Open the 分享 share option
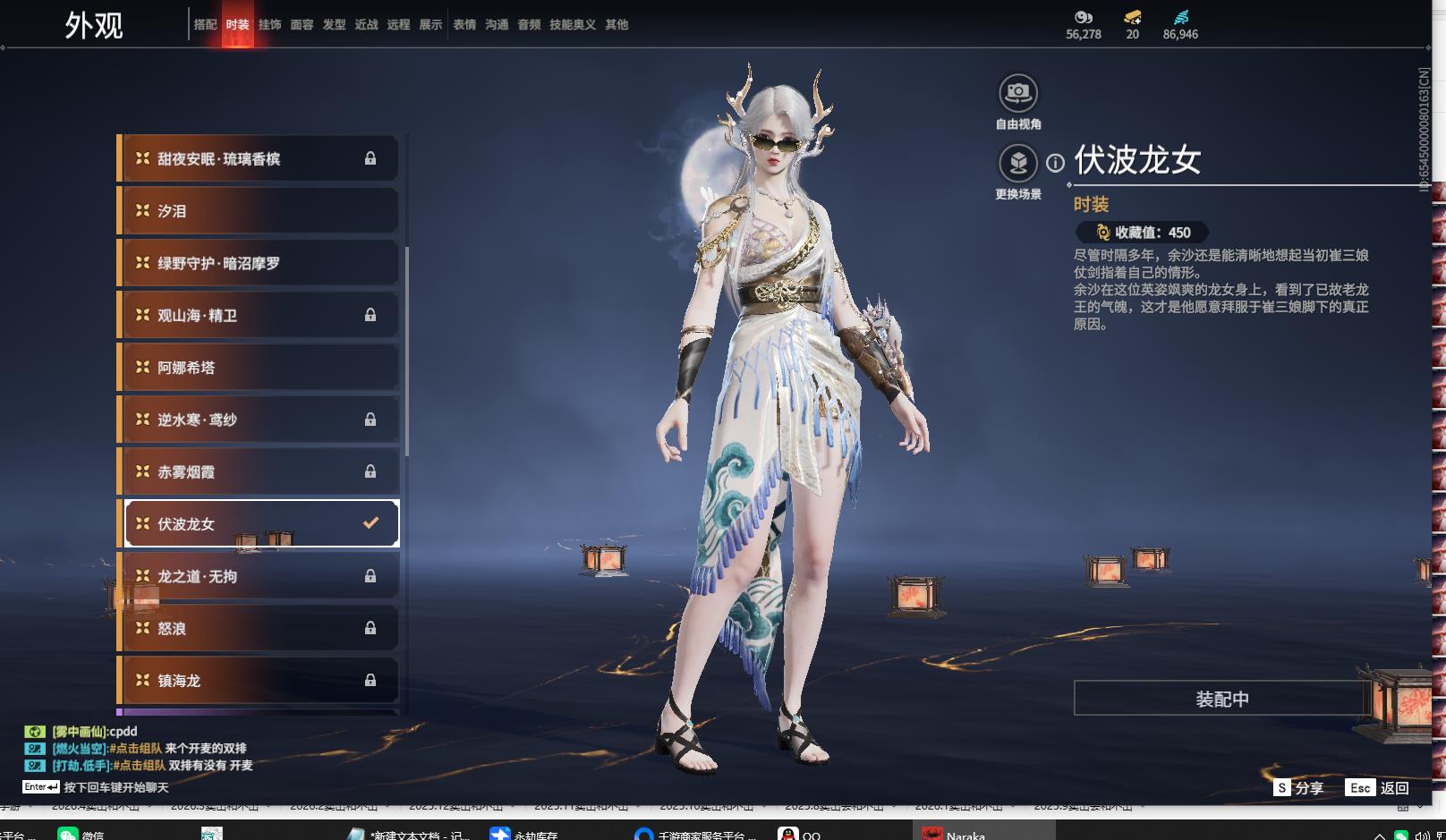Image resolution: width=1446 pixels, height=840 pixels. click(1299, 788)
